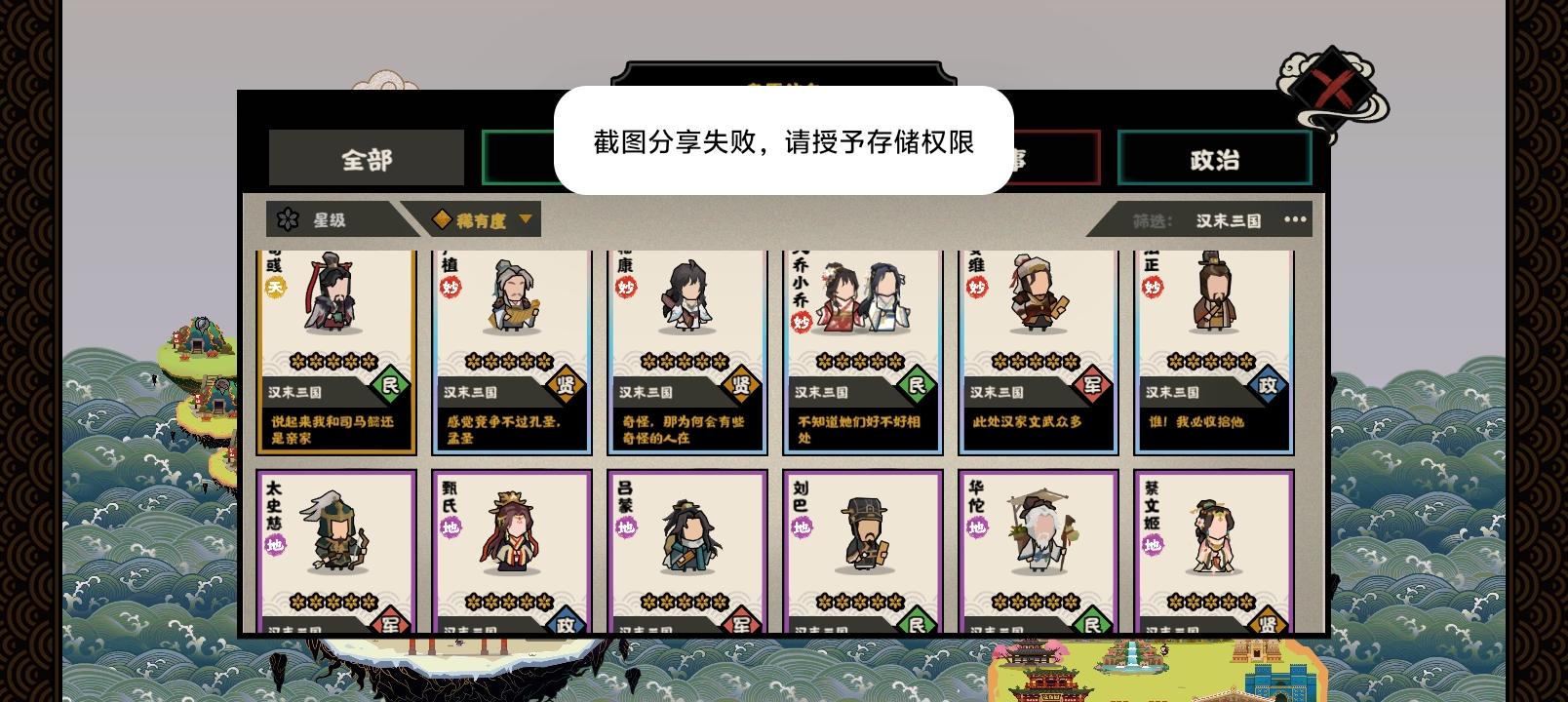Dismiss the storage permission toast message
The height and width of the screenshot is (702, 1568).
[784, 142]
